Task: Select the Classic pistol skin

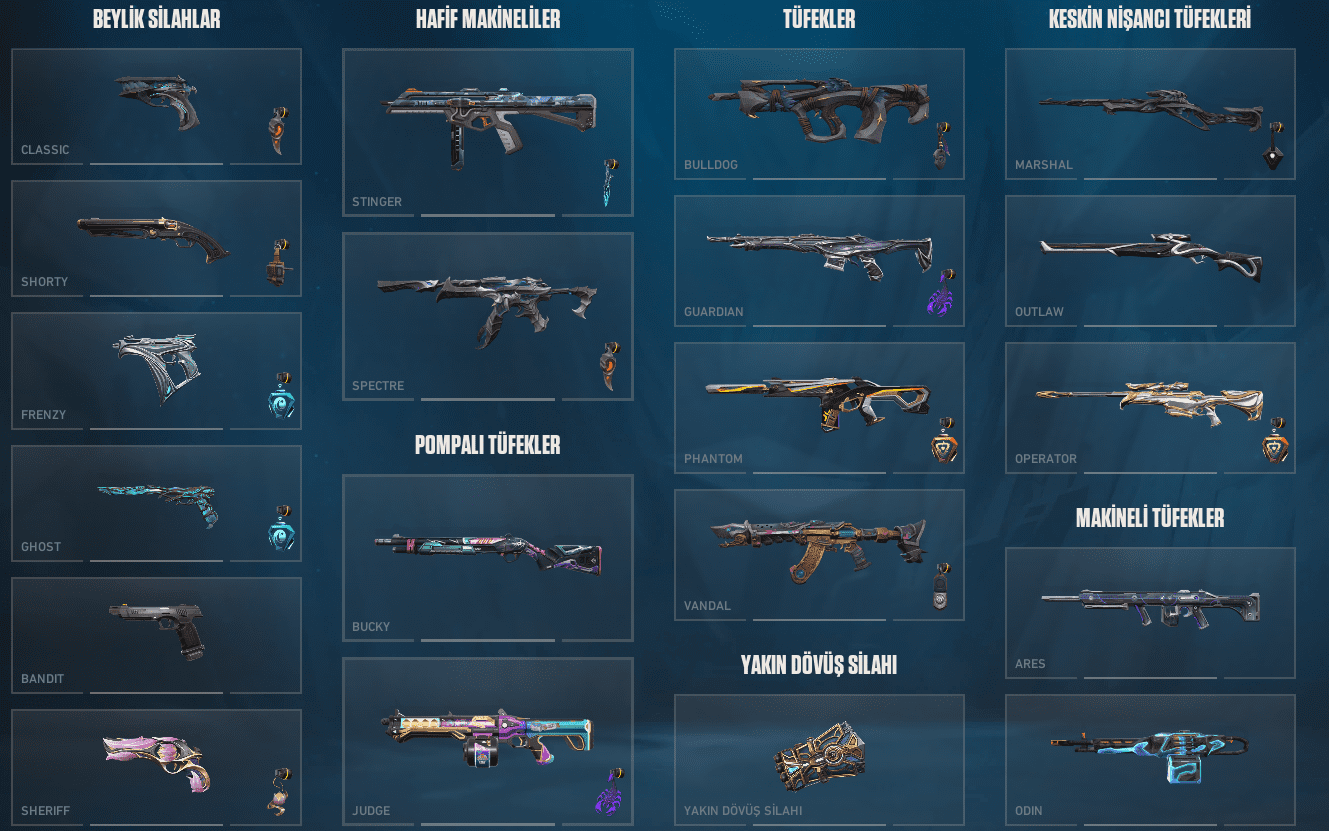Action: [155, 105]
